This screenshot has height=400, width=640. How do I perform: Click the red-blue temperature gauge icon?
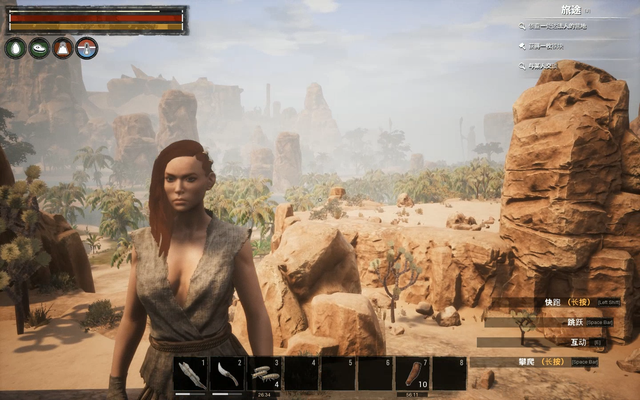87,47
